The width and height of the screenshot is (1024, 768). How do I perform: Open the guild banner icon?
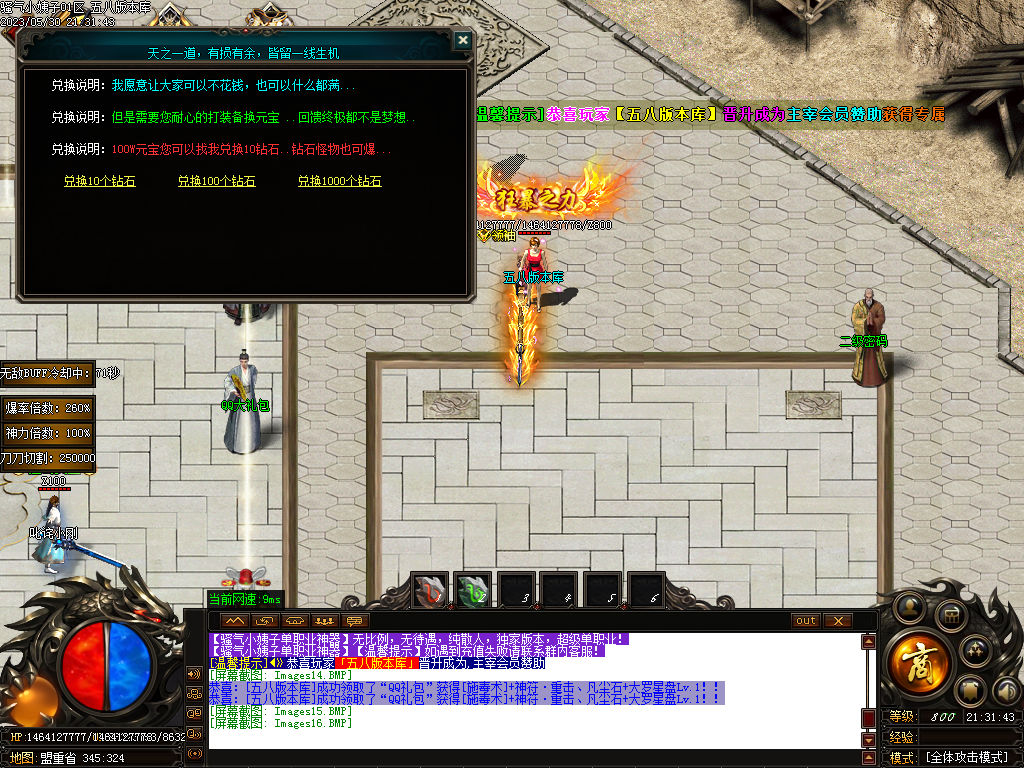[969, 690]
